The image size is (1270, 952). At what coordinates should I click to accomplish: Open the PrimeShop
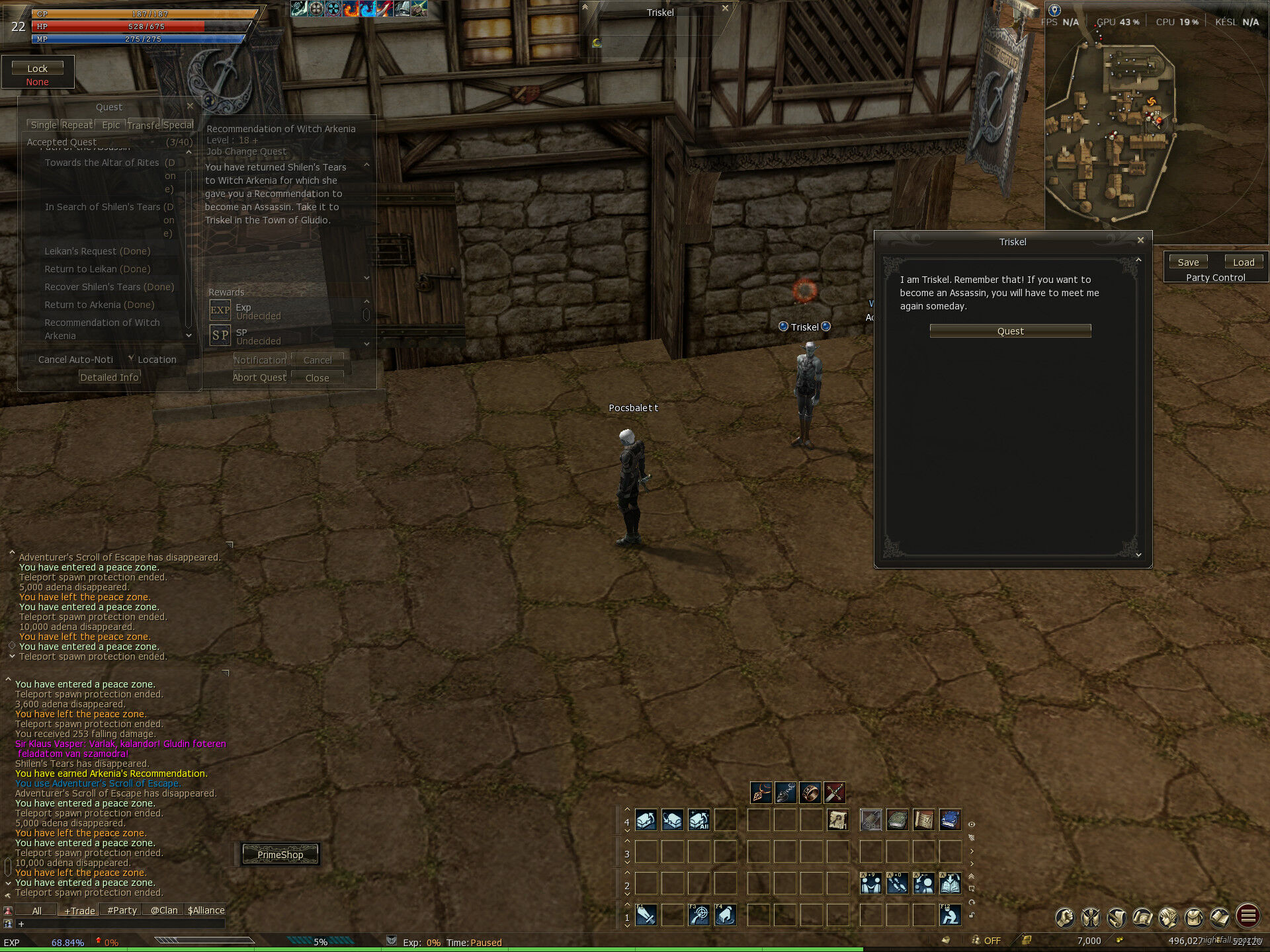coord(280,855)
